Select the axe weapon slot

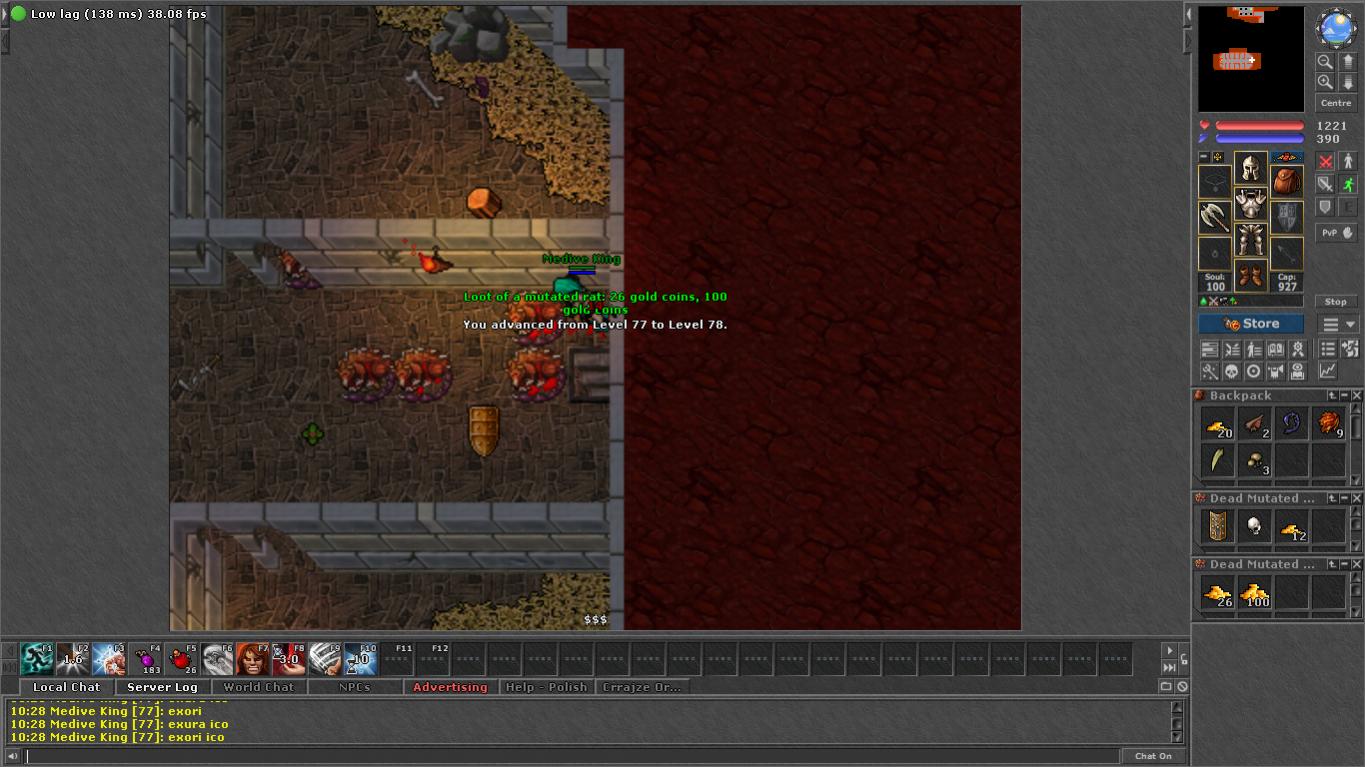tap(1215, 216)
